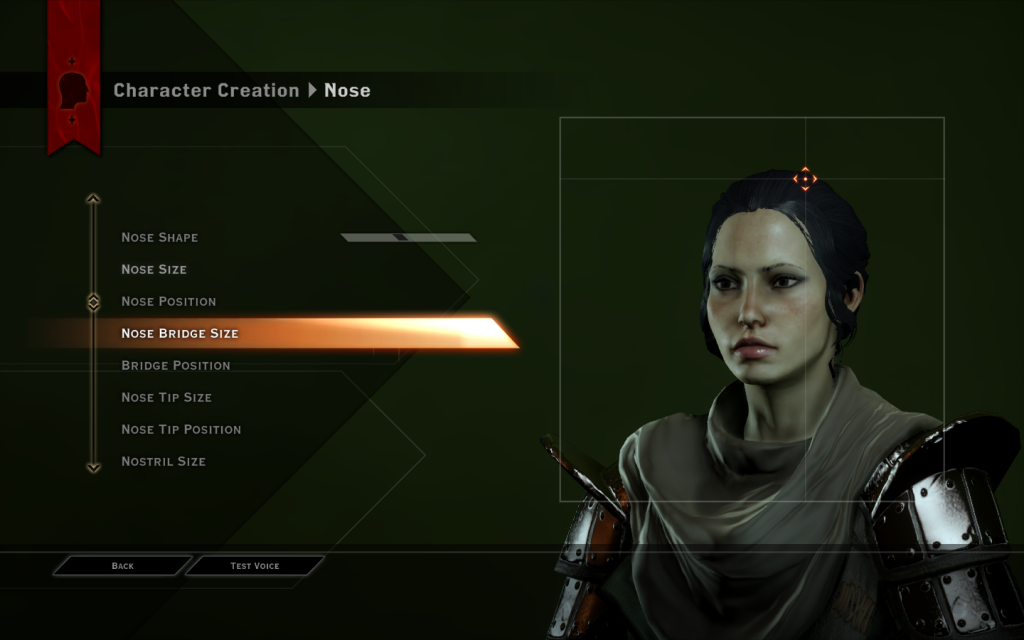Select Nose Tip Size
Screen dimensions: 1024x640
click(x=166, y=398)
